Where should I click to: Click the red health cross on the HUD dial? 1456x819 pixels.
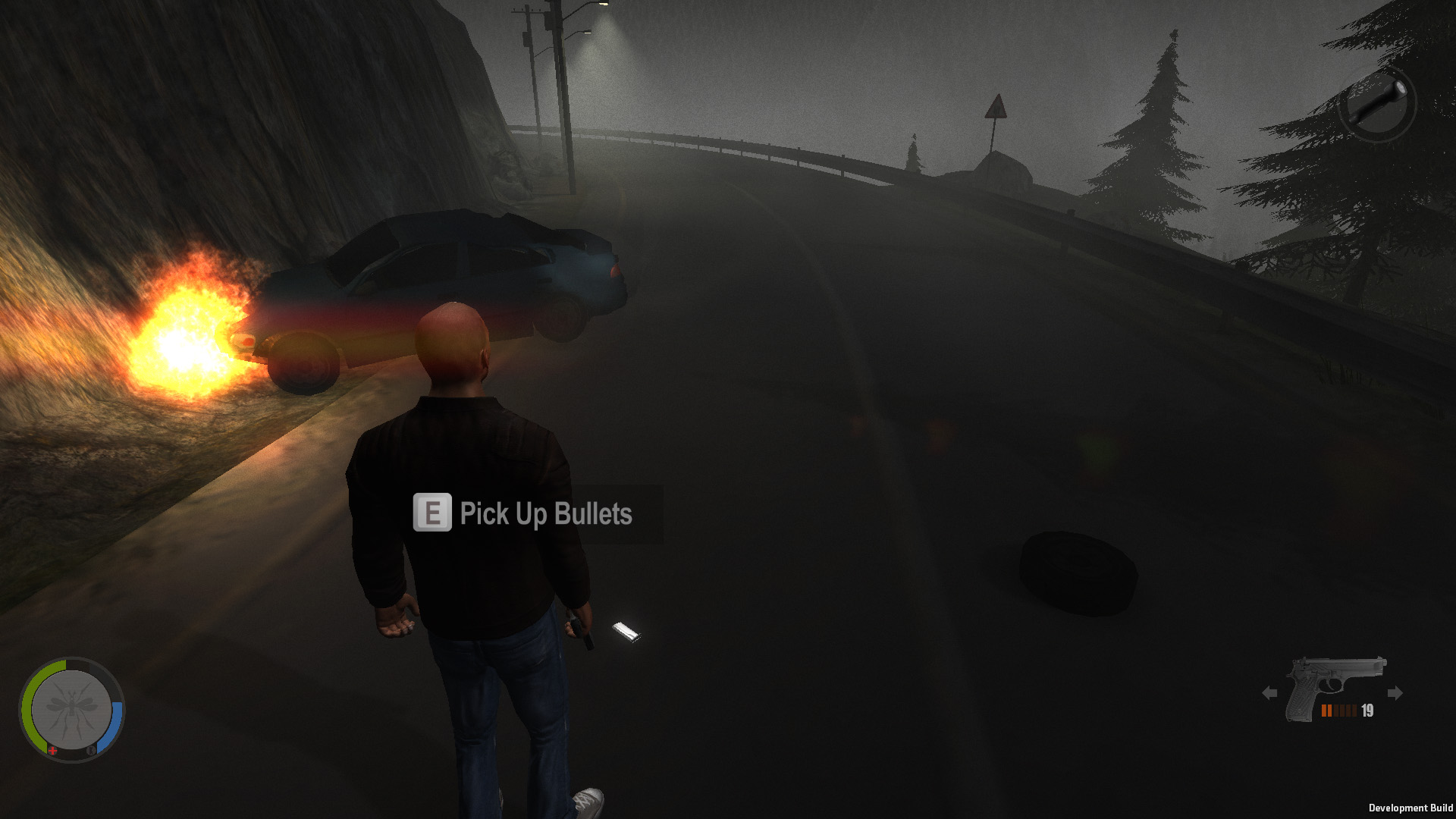click(x=52, y=751)
